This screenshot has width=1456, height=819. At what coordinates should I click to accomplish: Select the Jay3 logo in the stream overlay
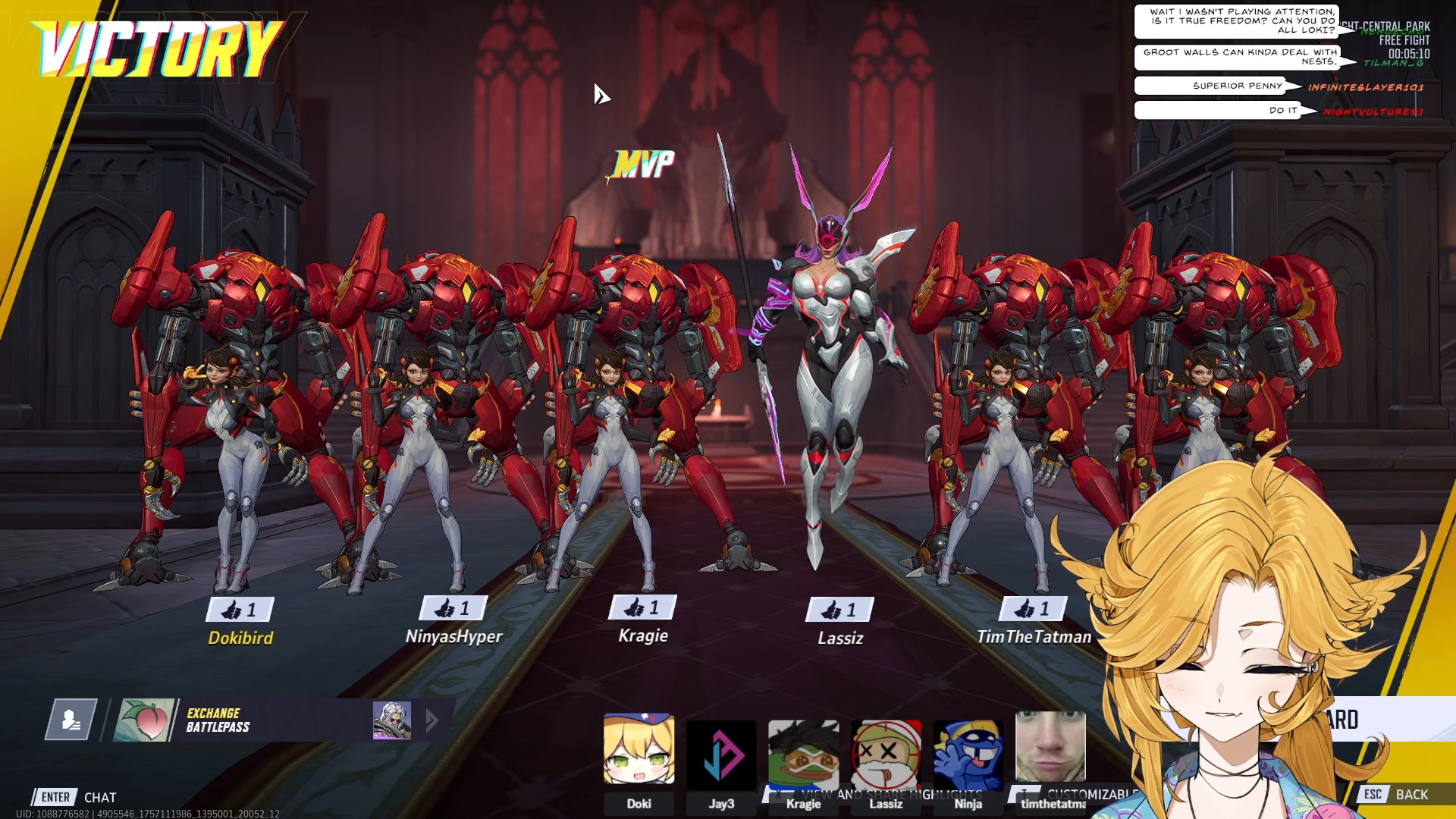pos(721,755)
